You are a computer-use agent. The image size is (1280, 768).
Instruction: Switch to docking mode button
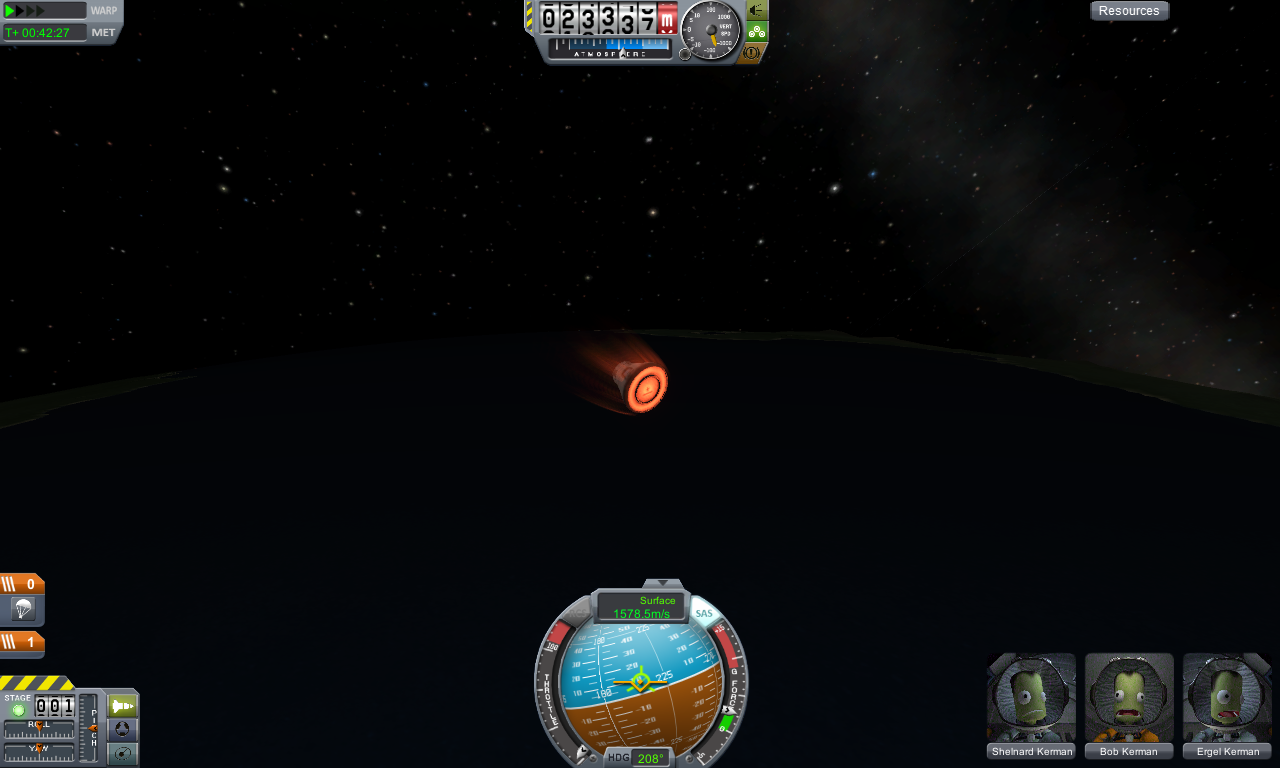pos(122,730)
